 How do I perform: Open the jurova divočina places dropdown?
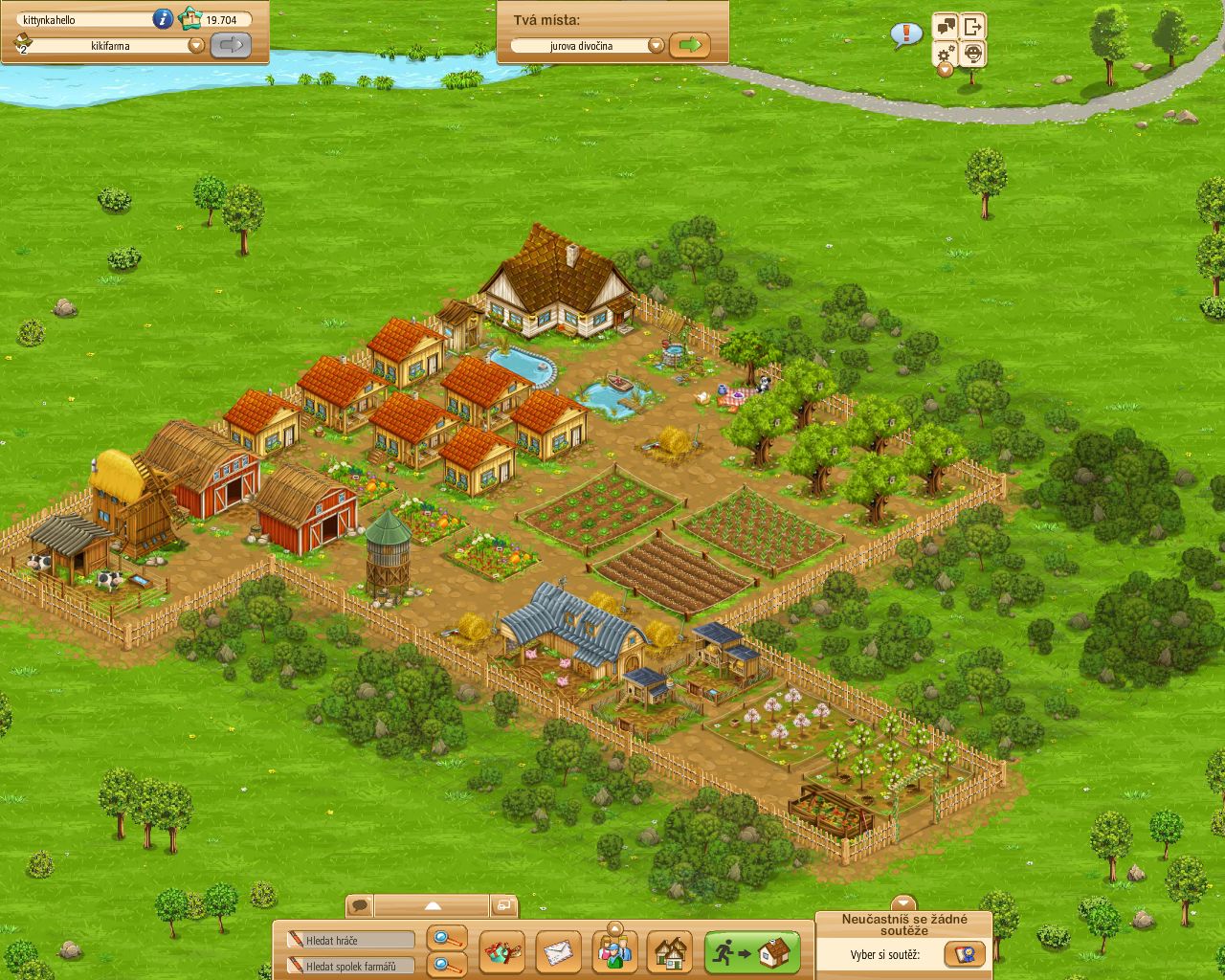[656, 44]
